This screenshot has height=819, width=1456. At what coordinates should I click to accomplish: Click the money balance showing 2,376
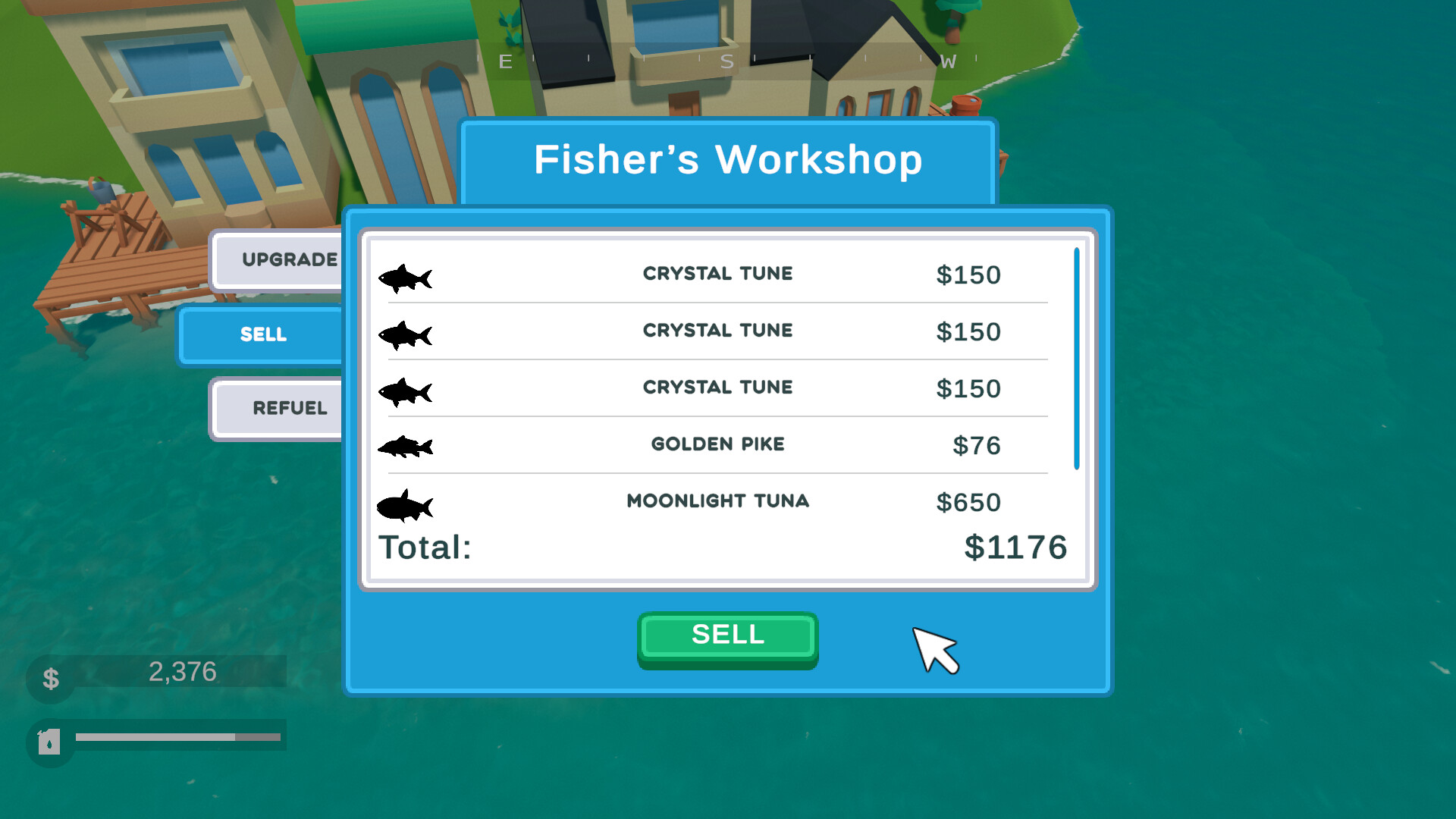tap(182, 671)
